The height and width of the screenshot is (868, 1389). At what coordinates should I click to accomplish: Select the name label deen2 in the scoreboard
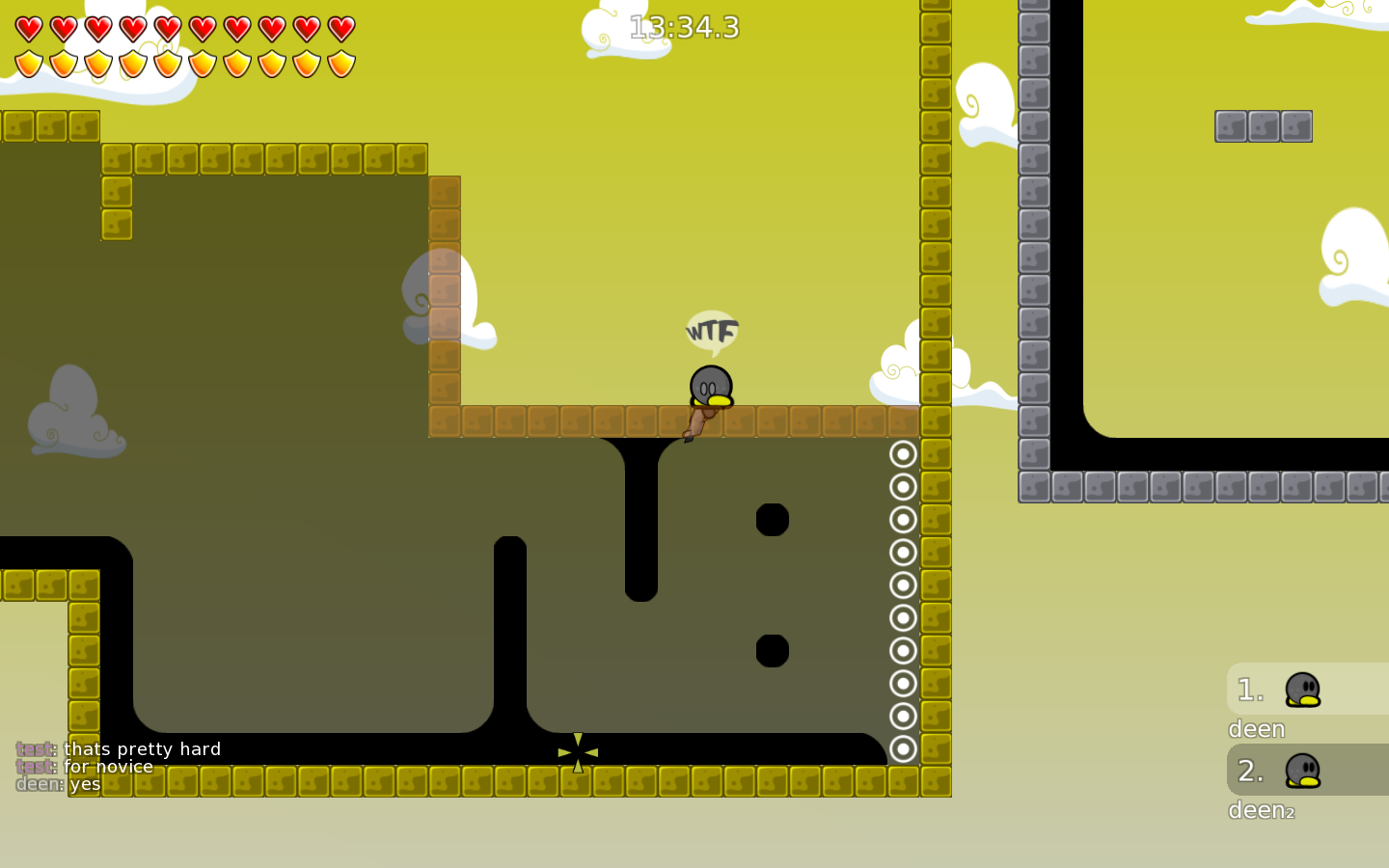[1261, 811]
